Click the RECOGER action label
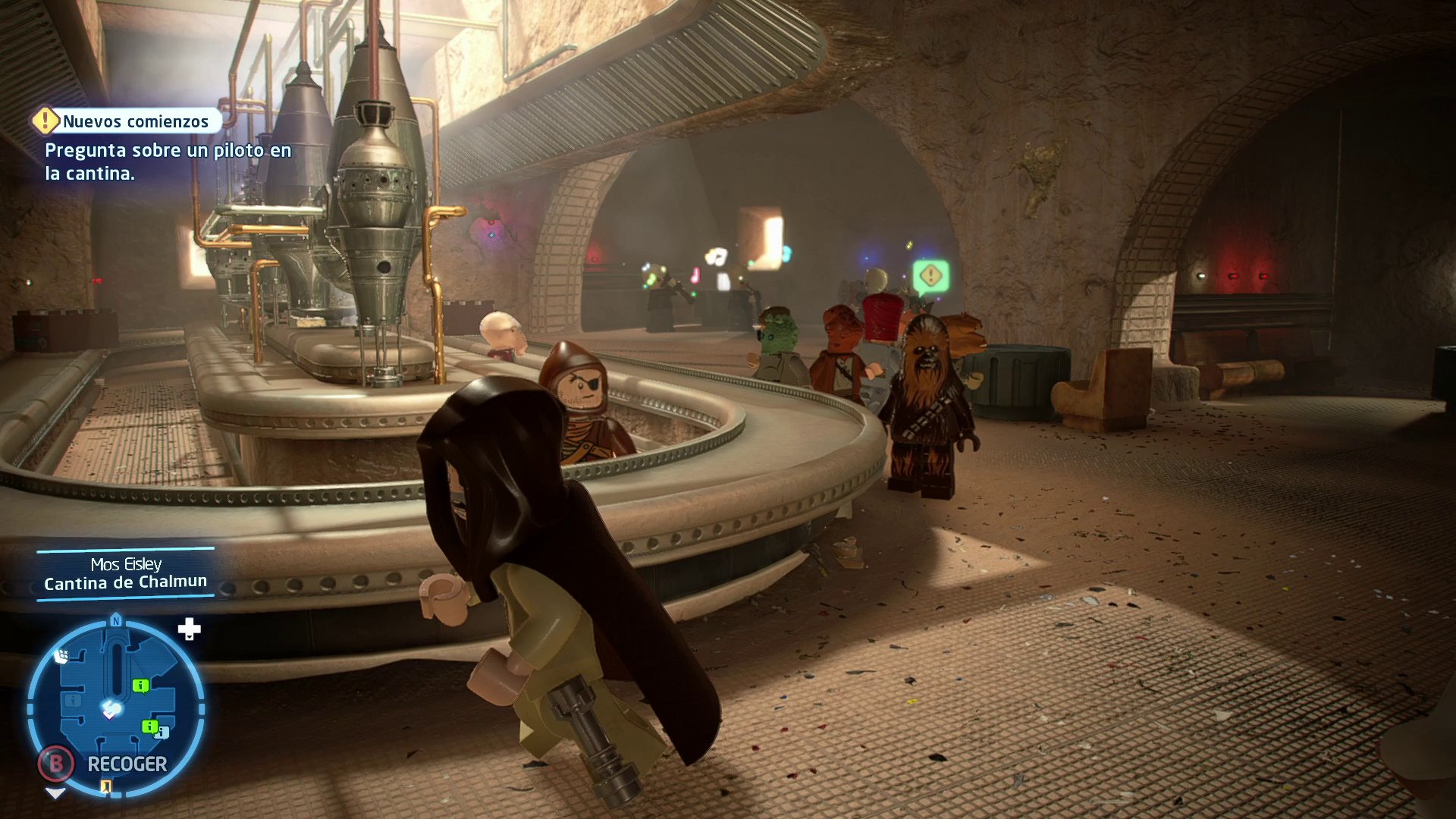Screen dimensions: 1456x819 pyautogui.click(x=127, y=764)
